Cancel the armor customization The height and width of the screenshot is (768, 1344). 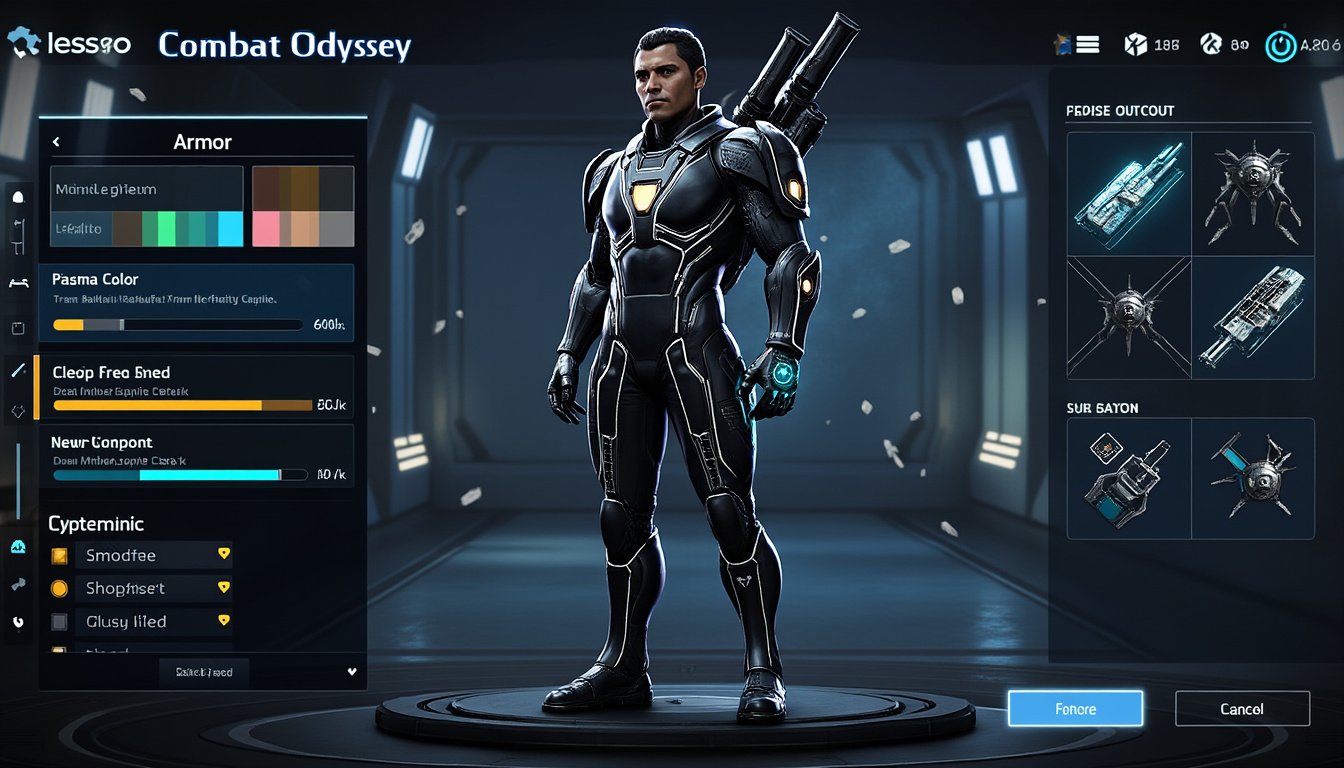[1242, 709]
